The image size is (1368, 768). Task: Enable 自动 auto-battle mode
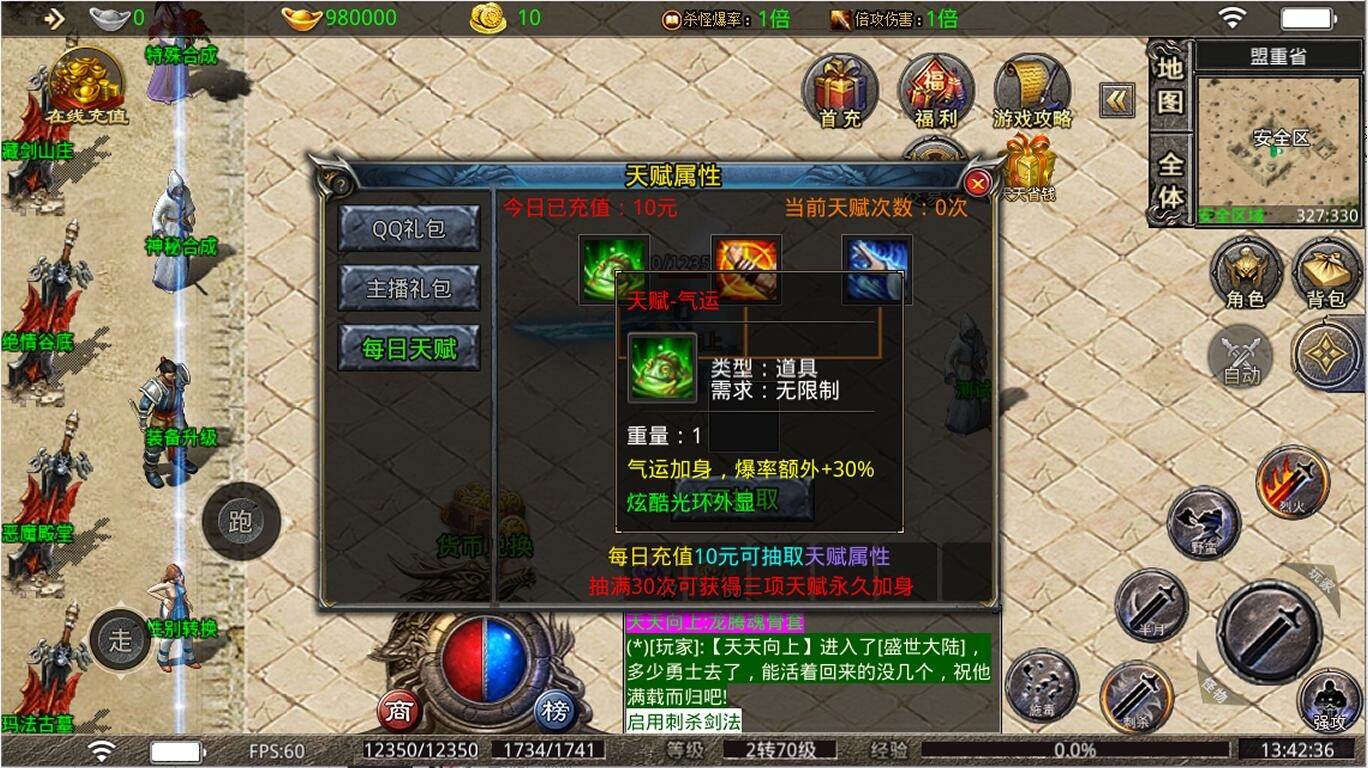coord(1242,355)
